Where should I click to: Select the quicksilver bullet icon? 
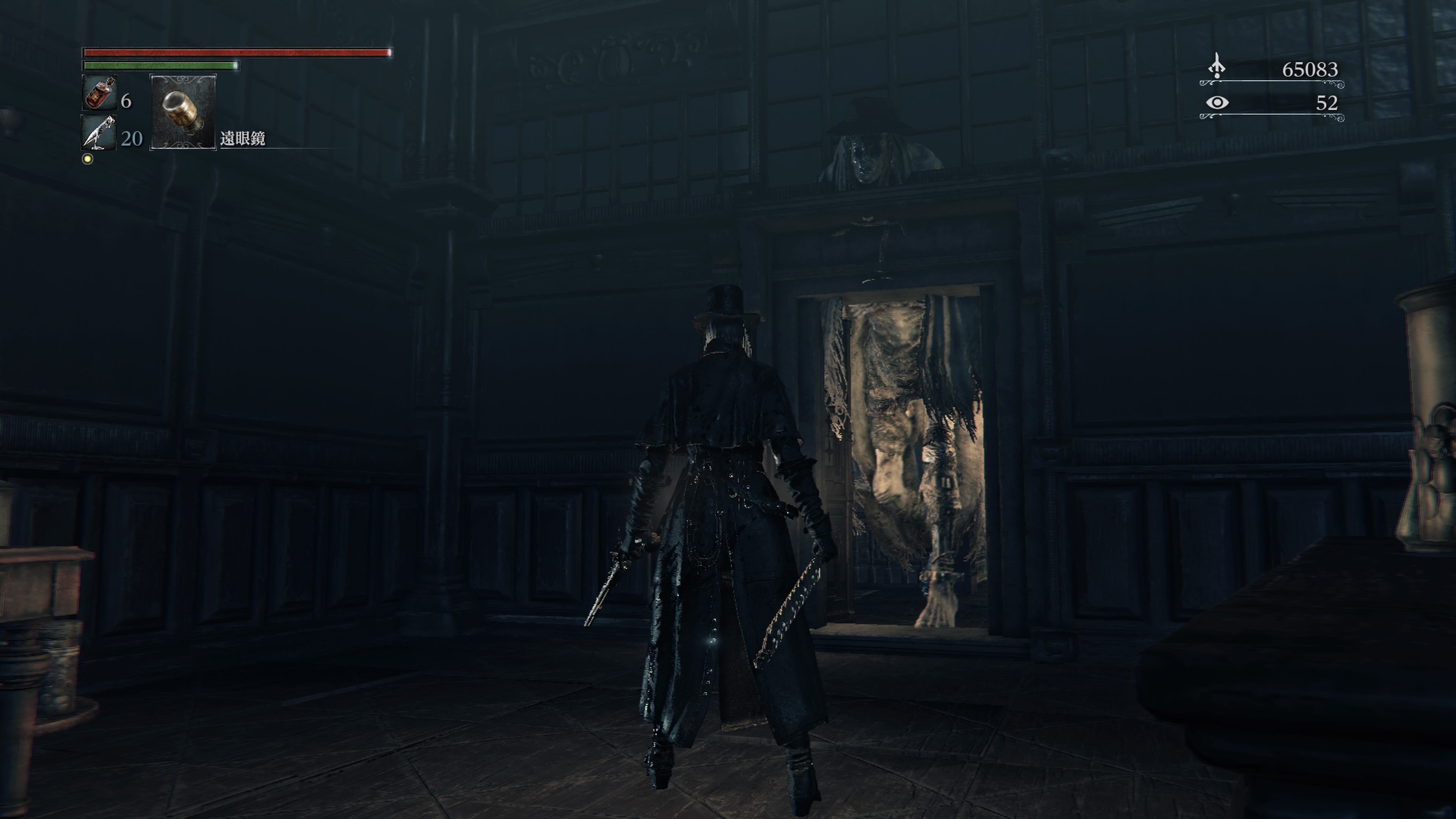[x=99, y=132]
